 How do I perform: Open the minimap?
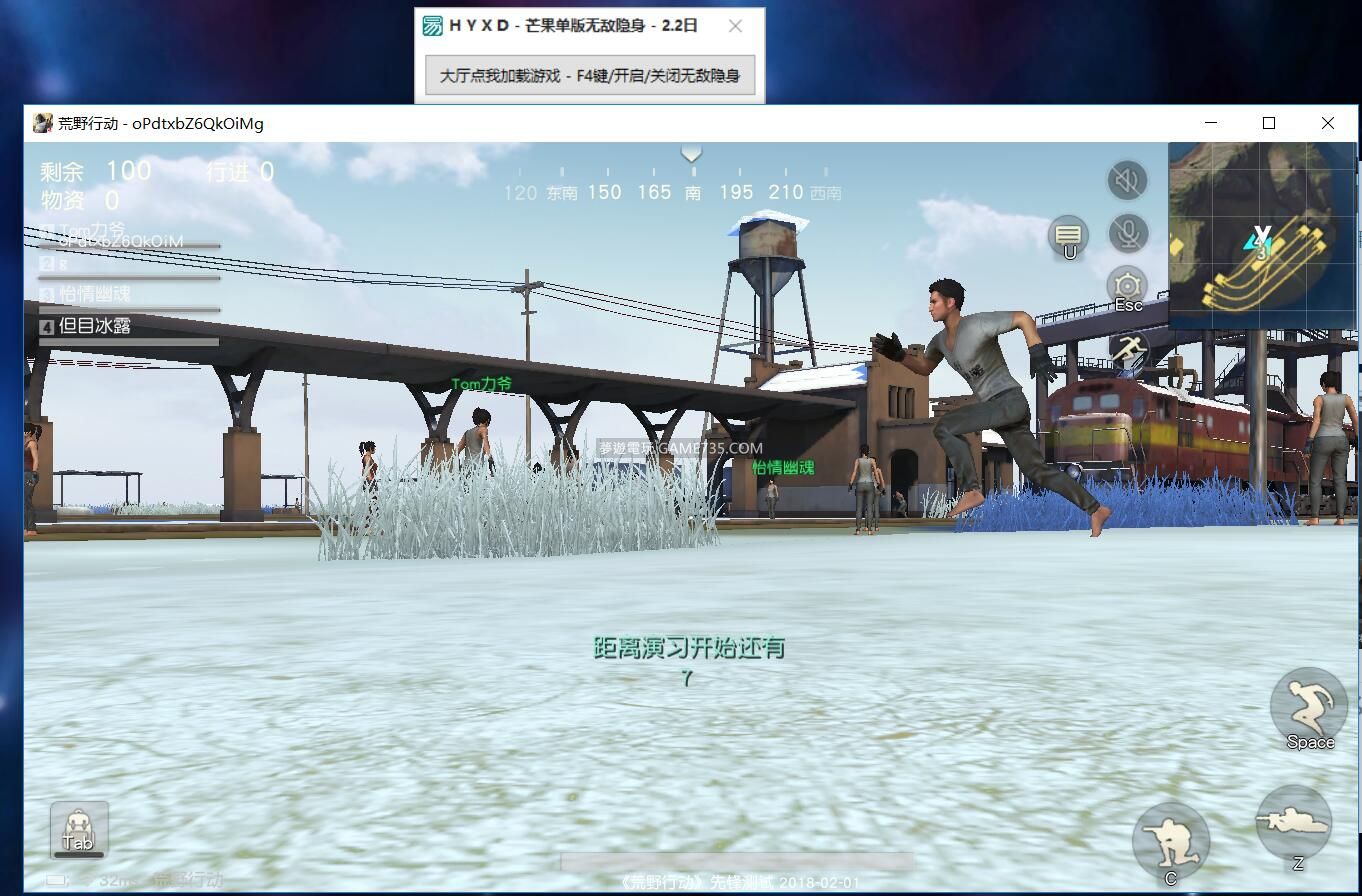coord(1262,235)
